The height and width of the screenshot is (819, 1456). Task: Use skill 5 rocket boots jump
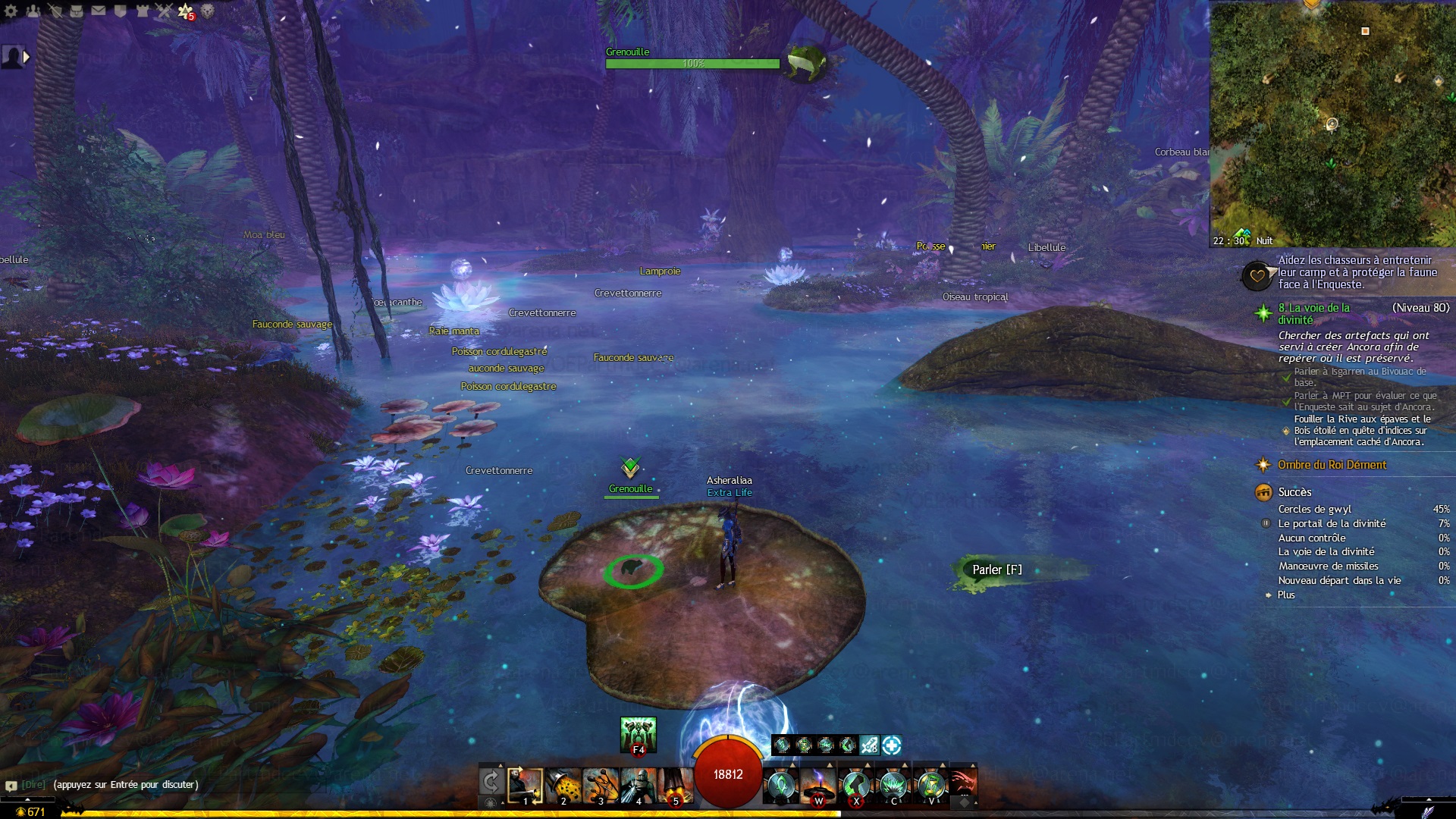675,785
